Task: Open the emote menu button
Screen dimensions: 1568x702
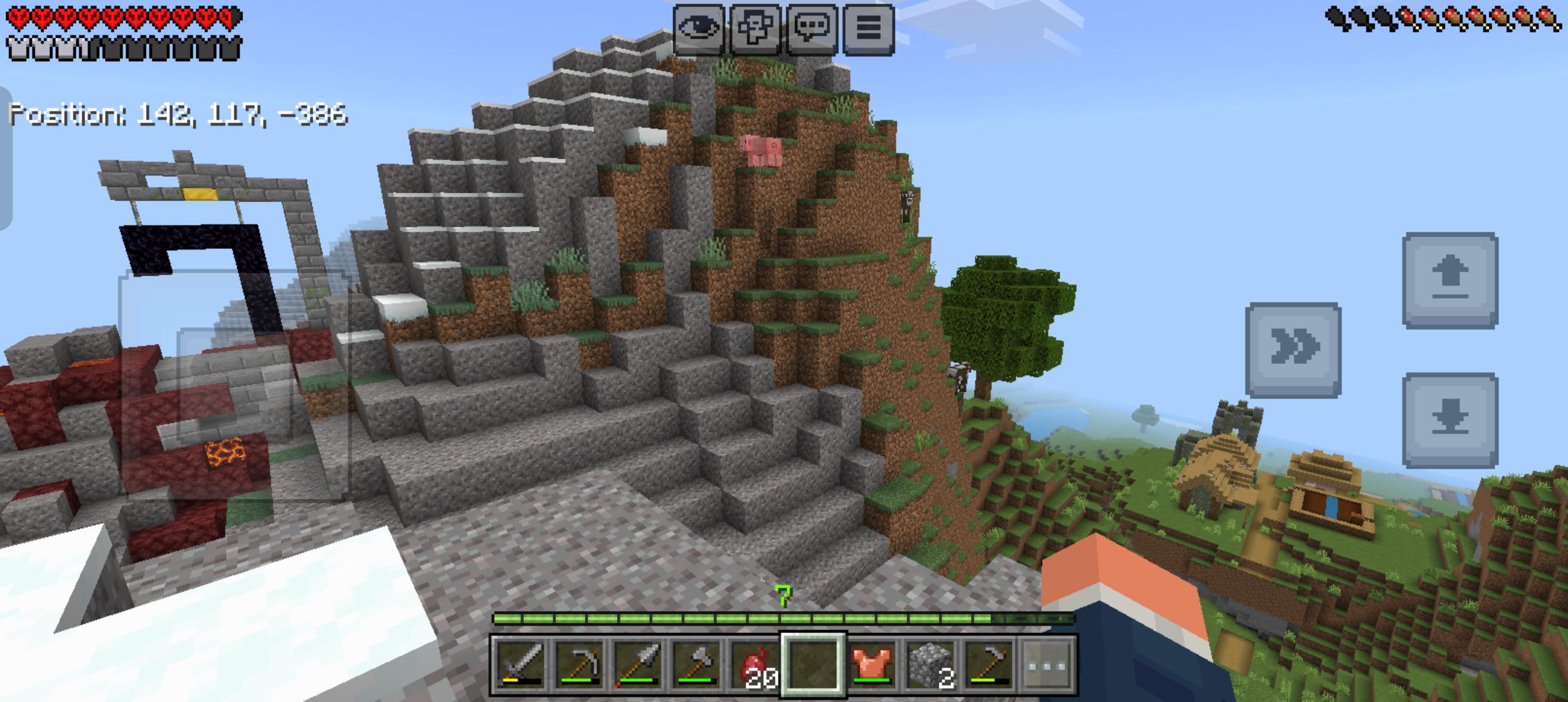Action: 755,28
